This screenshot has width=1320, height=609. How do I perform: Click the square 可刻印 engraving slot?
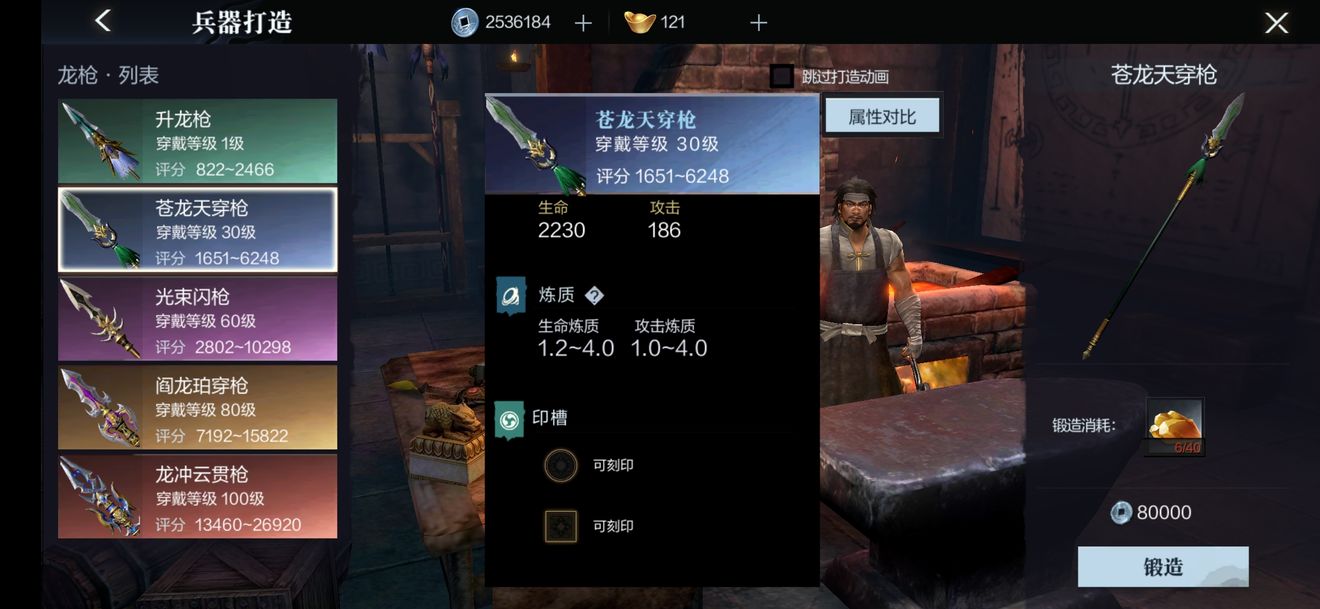(x=561, y=526)
